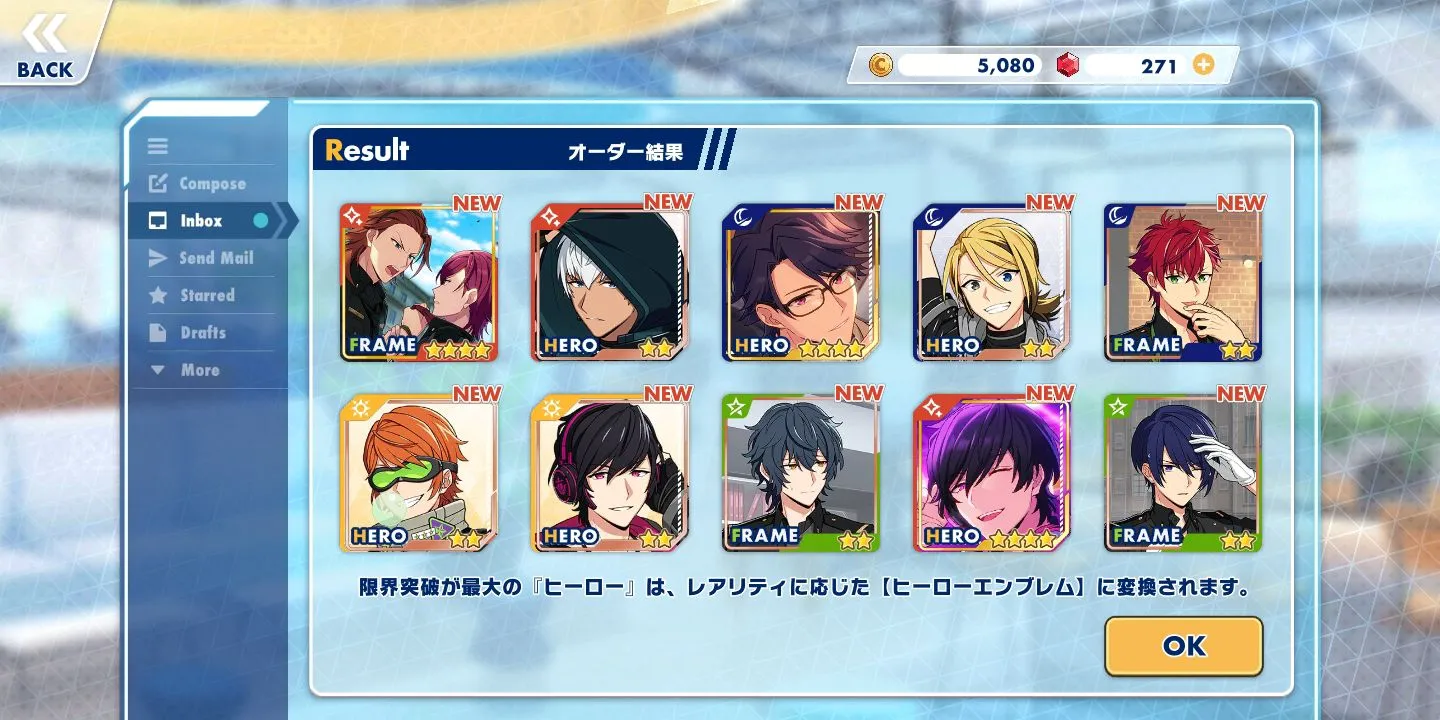View the pink headphones hero card

pos(610,473)
